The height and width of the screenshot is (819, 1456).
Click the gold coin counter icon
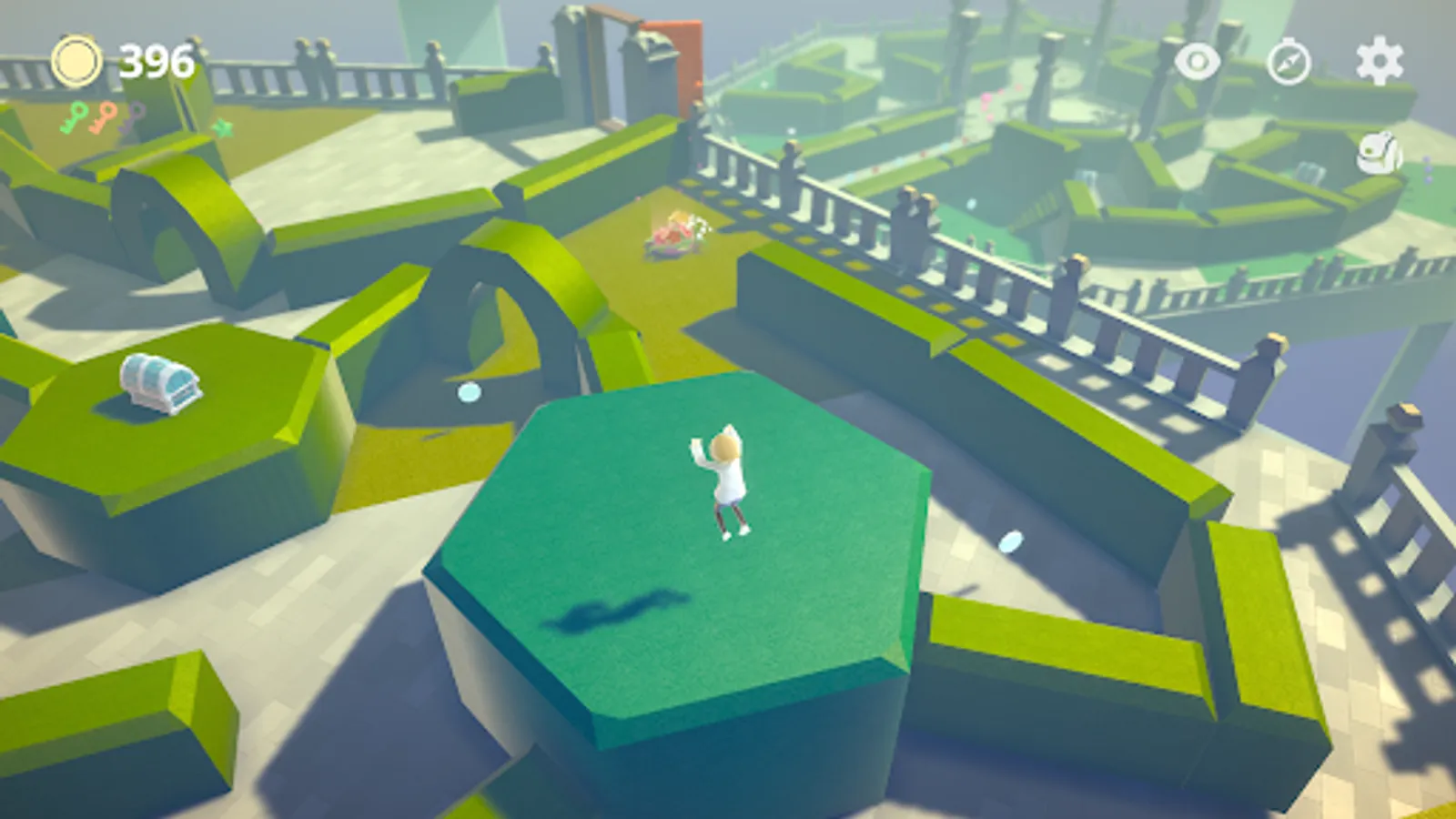click(78, 60)
